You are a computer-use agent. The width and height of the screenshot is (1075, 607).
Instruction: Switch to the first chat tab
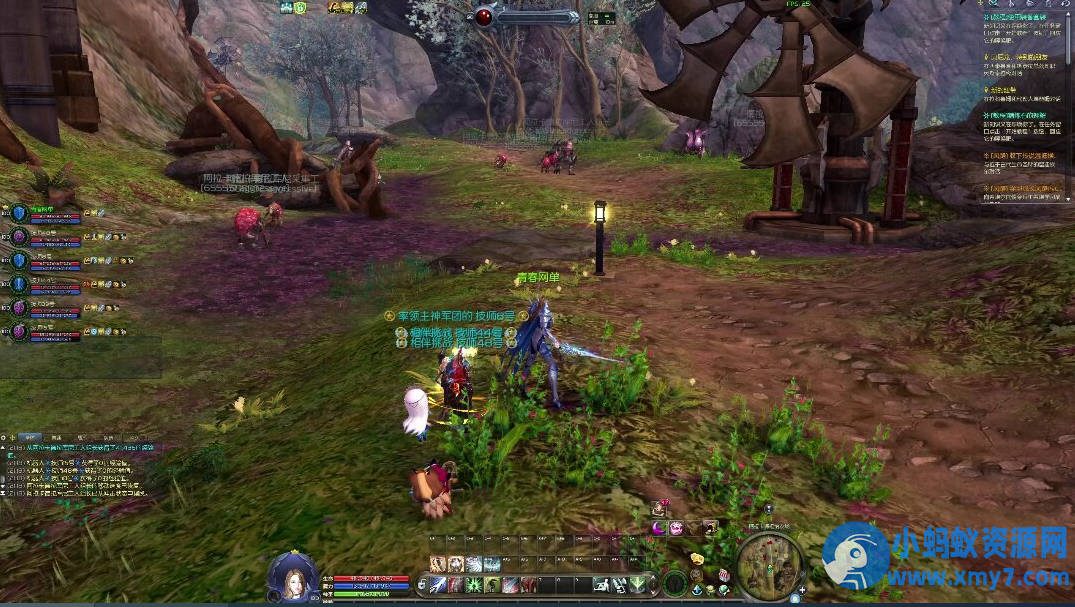(x=31, y=438)
